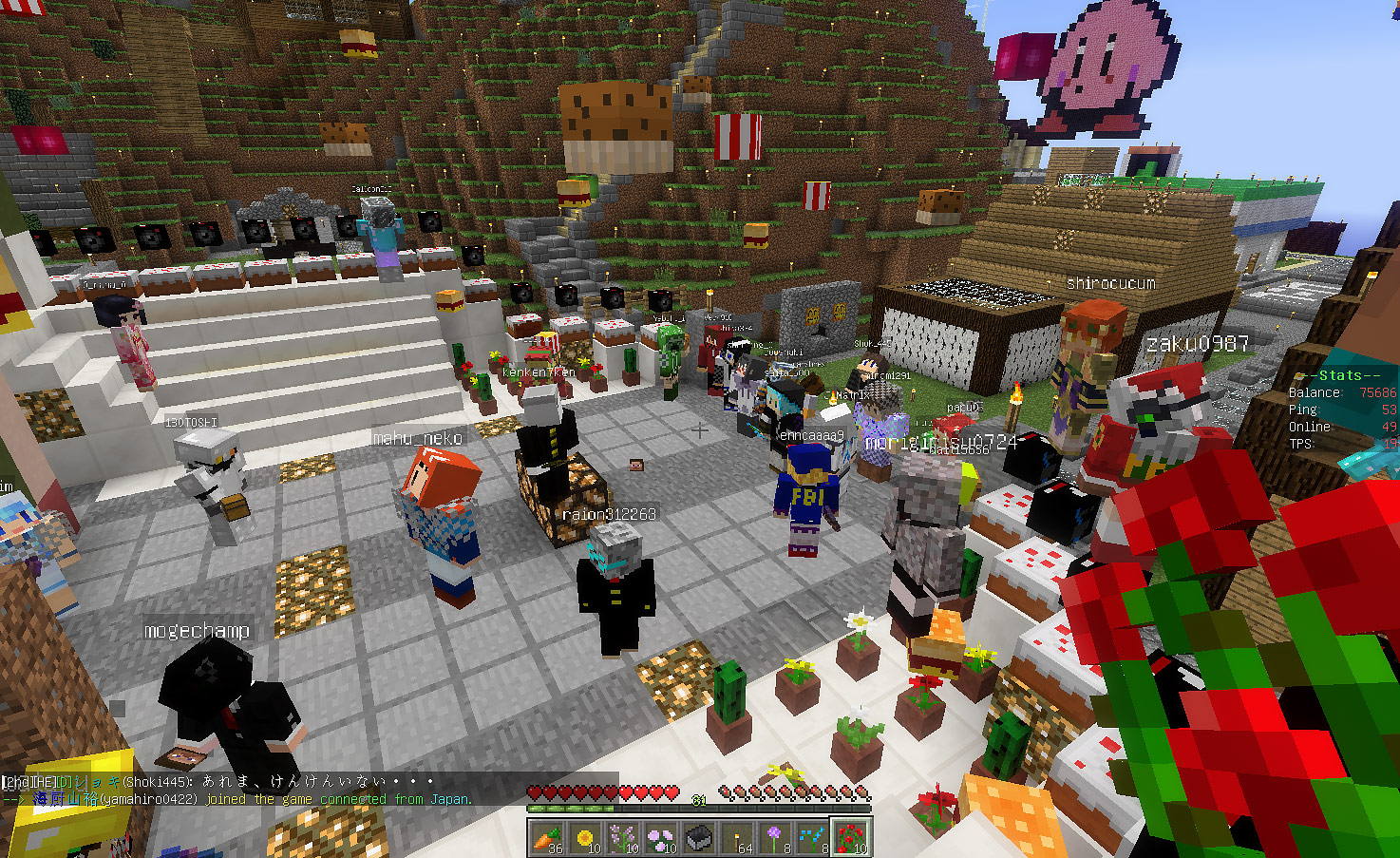The width and height of the screenshot is (1400, 858).
Task: Select the lilac flower hotbar slot
Action: coord(623,838)
